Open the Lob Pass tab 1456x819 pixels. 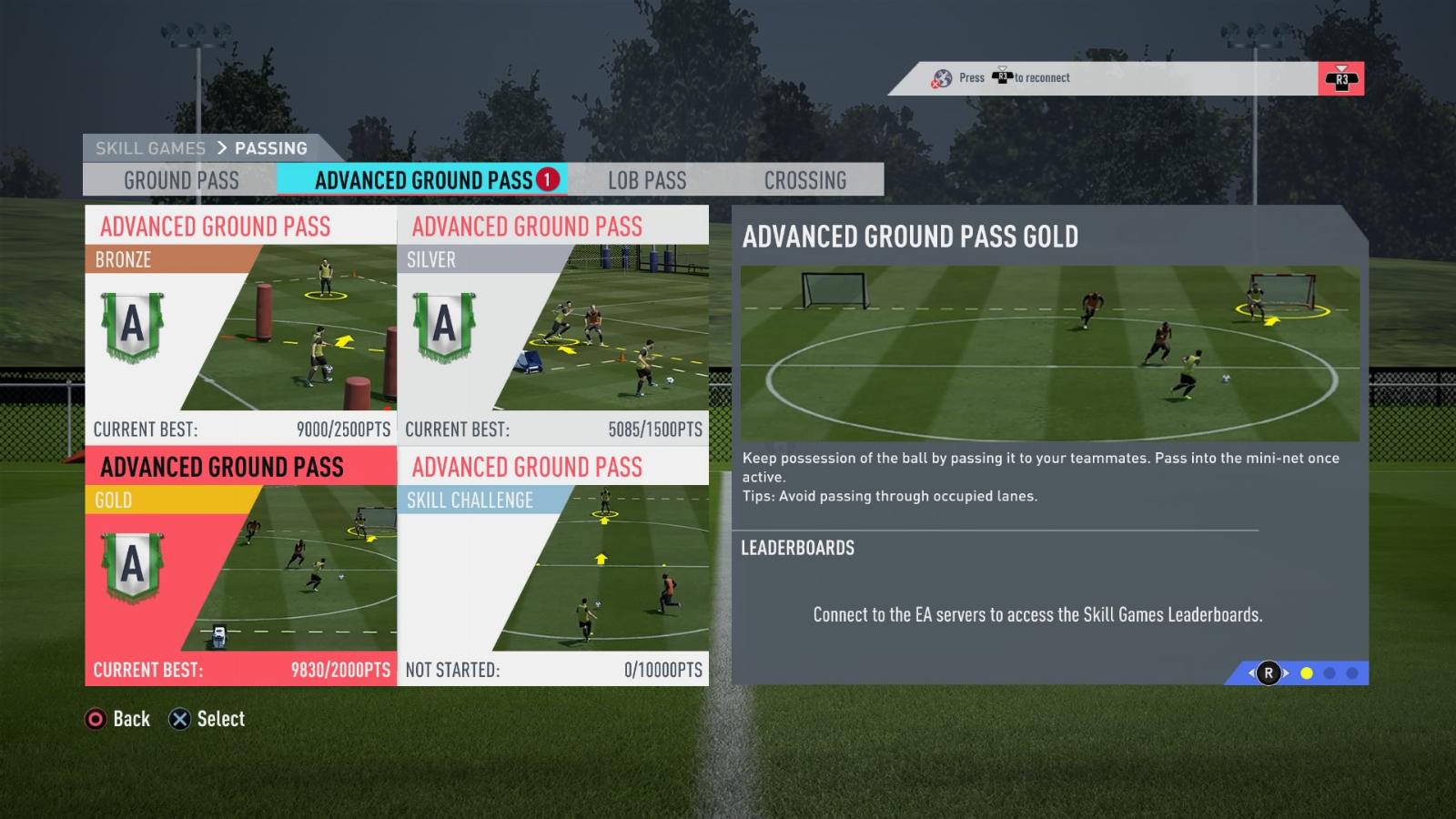click(647, 180)
